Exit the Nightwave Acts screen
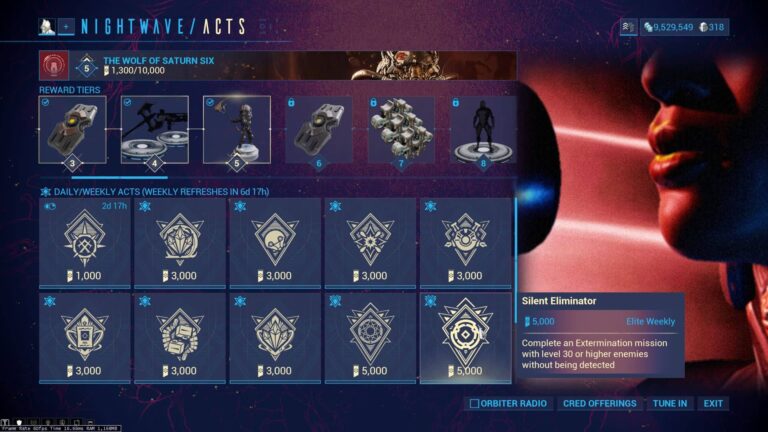This screenshot has height=432, width=768. (713, 404)
